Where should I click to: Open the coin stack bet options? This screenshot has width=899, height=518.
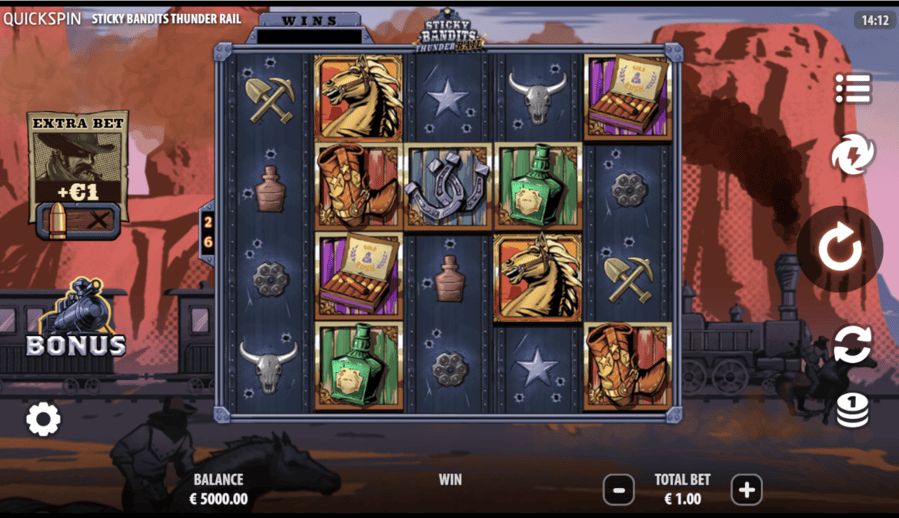pos(852,409)
